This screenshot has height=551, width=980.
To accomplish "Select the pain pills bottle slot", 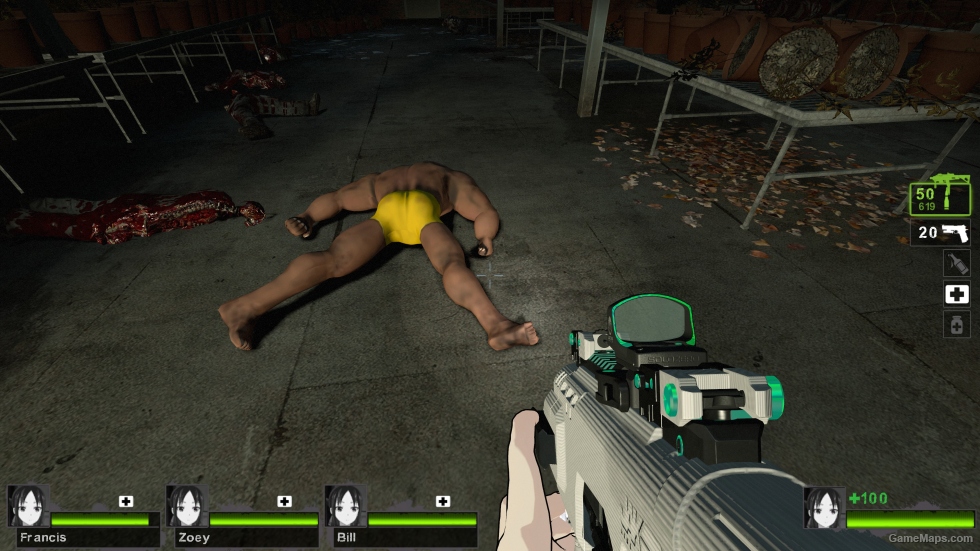I will coord(957,324).
